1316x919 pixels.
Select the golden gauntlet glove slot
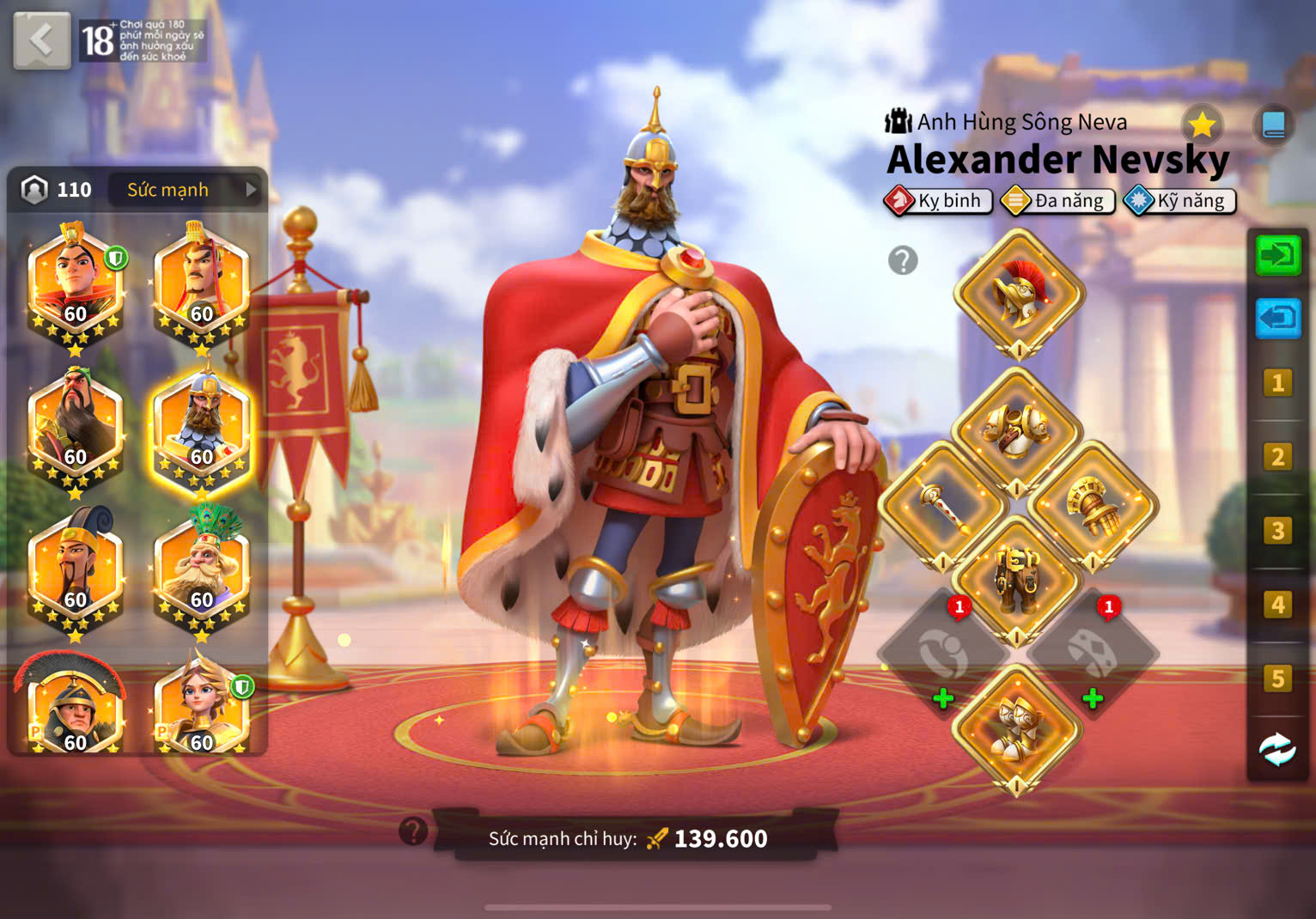[x=1094, y=507]
